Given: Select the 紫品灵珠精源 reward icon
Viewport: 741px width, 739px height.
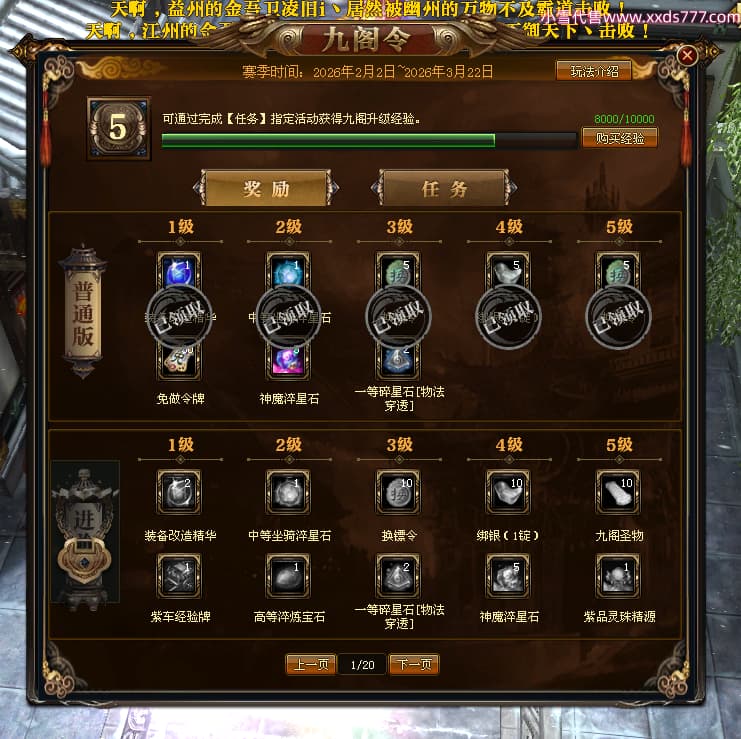Looking at the screenshot, I should click(618, 576).
